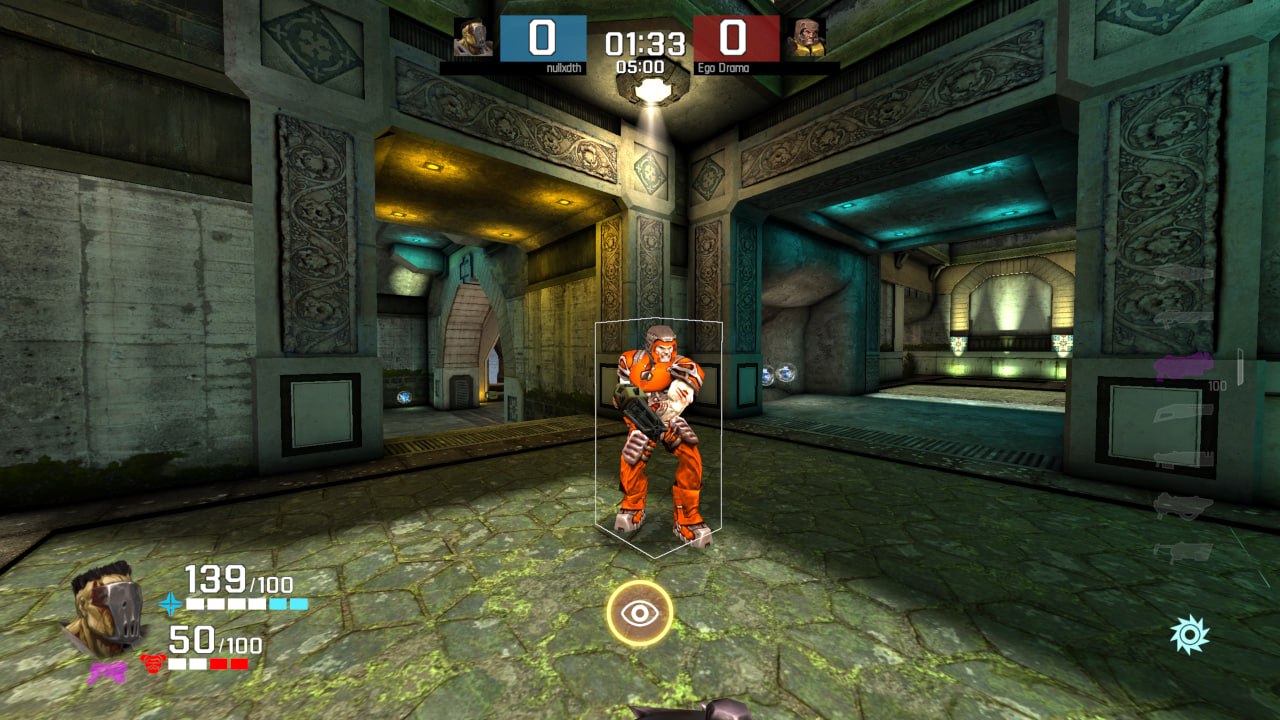Click the blue armor cross icon beside 139
Viewport: 1280px width, 720px height.
pyautogui.click(x=171, y=604)
